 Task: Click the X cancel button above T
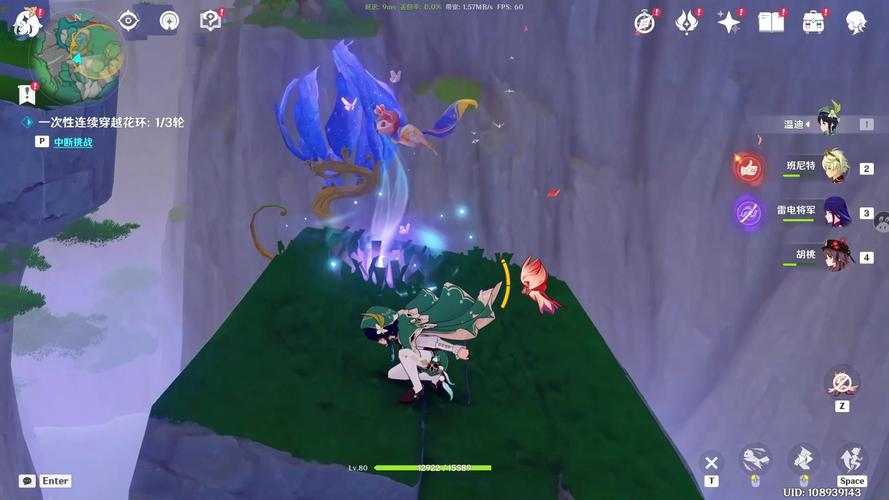pyautogui.click(x=711, y=462)
